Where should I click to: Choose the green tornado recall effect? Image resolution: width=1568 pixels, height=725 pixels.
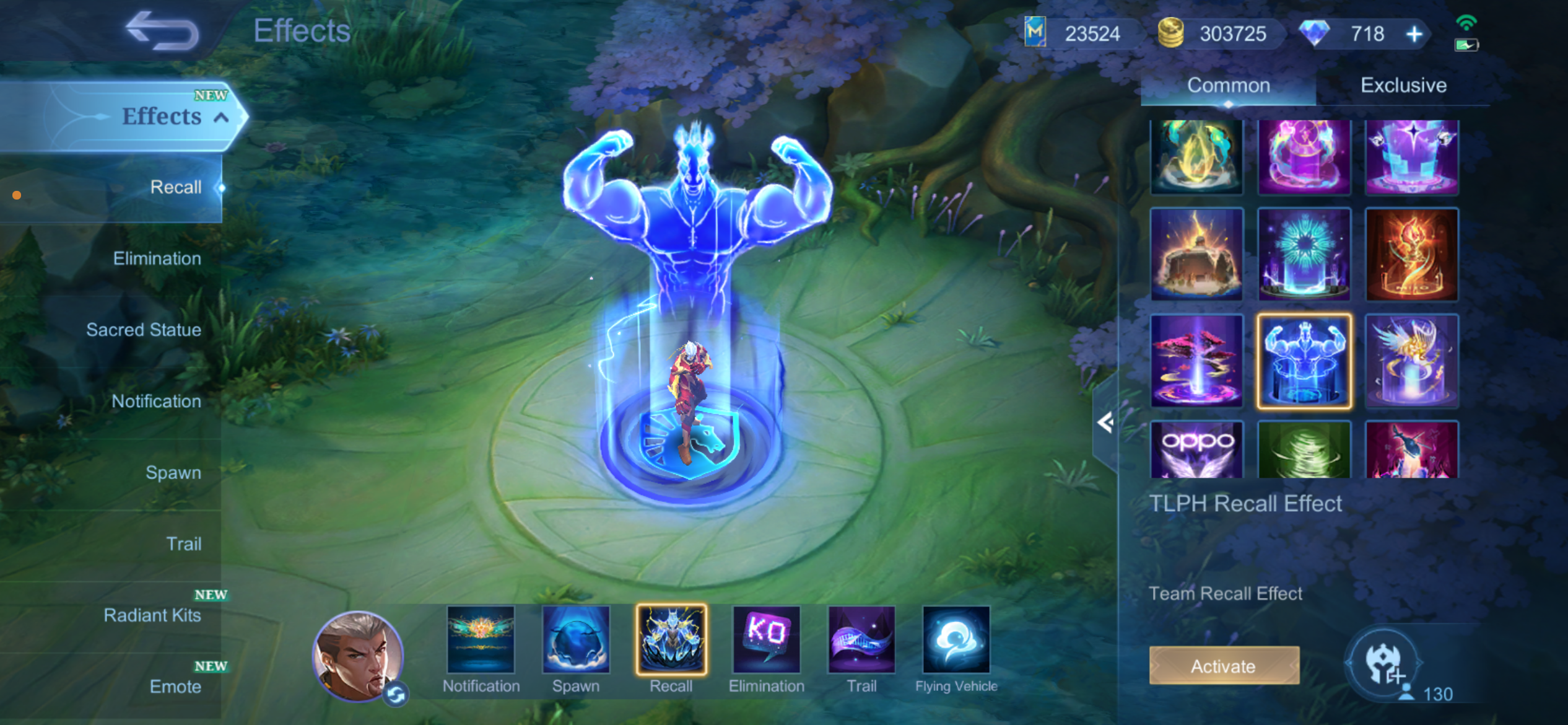click(1304, 450)
